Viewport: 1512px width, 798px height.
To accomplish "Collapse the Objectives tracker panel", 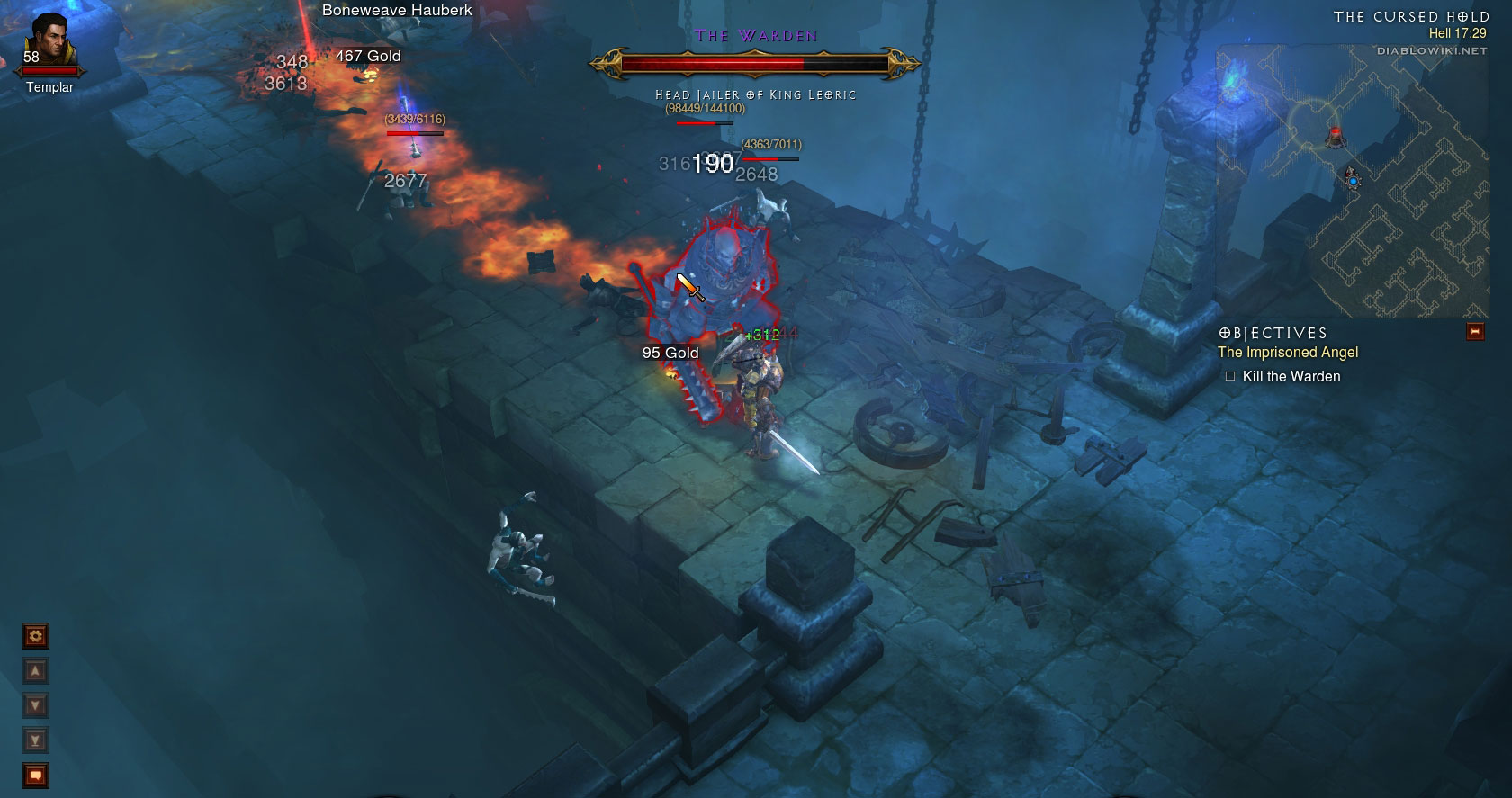I will 1474,332.
